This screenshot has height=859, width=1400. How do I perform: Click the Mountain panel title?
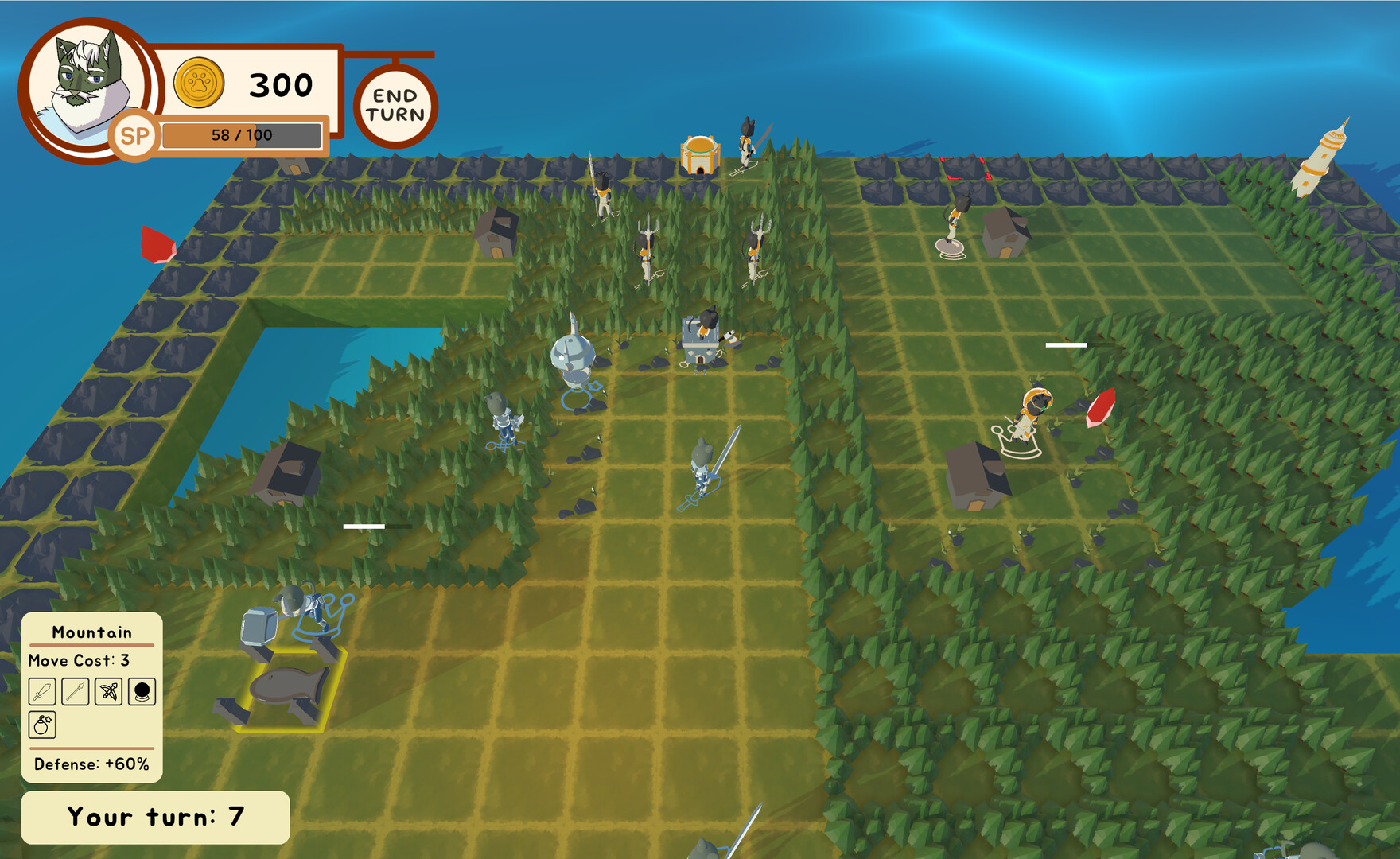(x=91, y=632)
